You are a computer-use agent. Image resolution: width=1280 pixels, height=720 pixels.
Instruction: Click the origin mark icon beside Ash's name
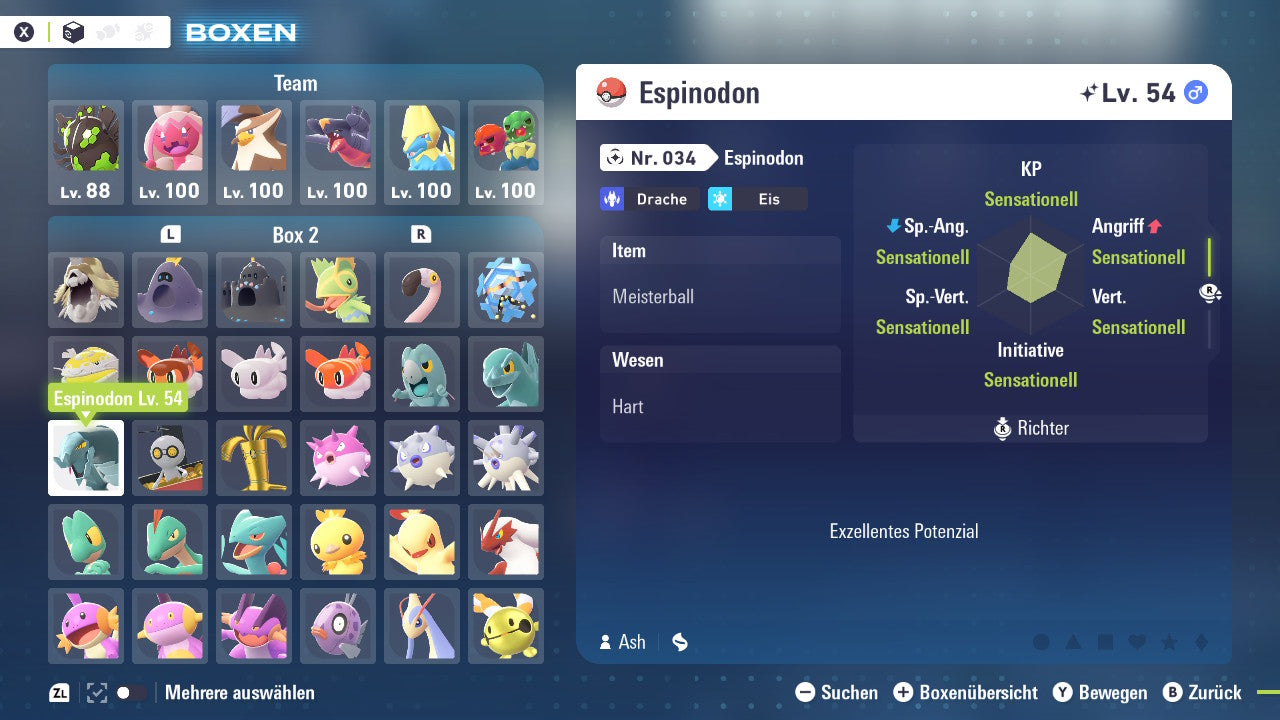[679, 642]
